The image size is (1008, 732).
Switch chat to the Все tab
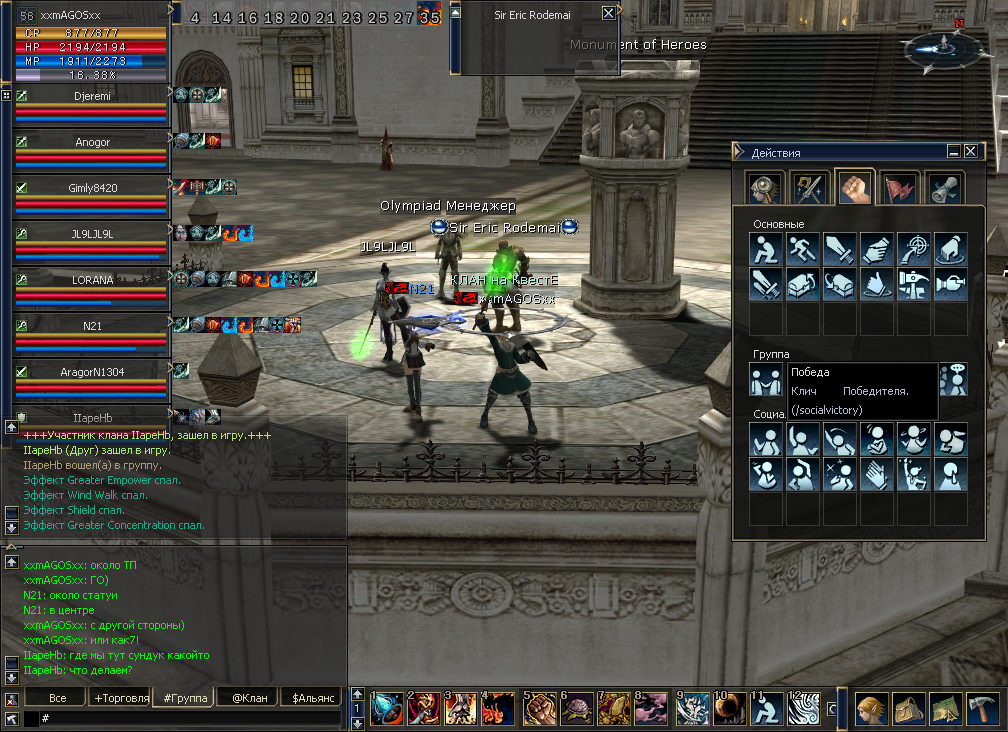57,698
